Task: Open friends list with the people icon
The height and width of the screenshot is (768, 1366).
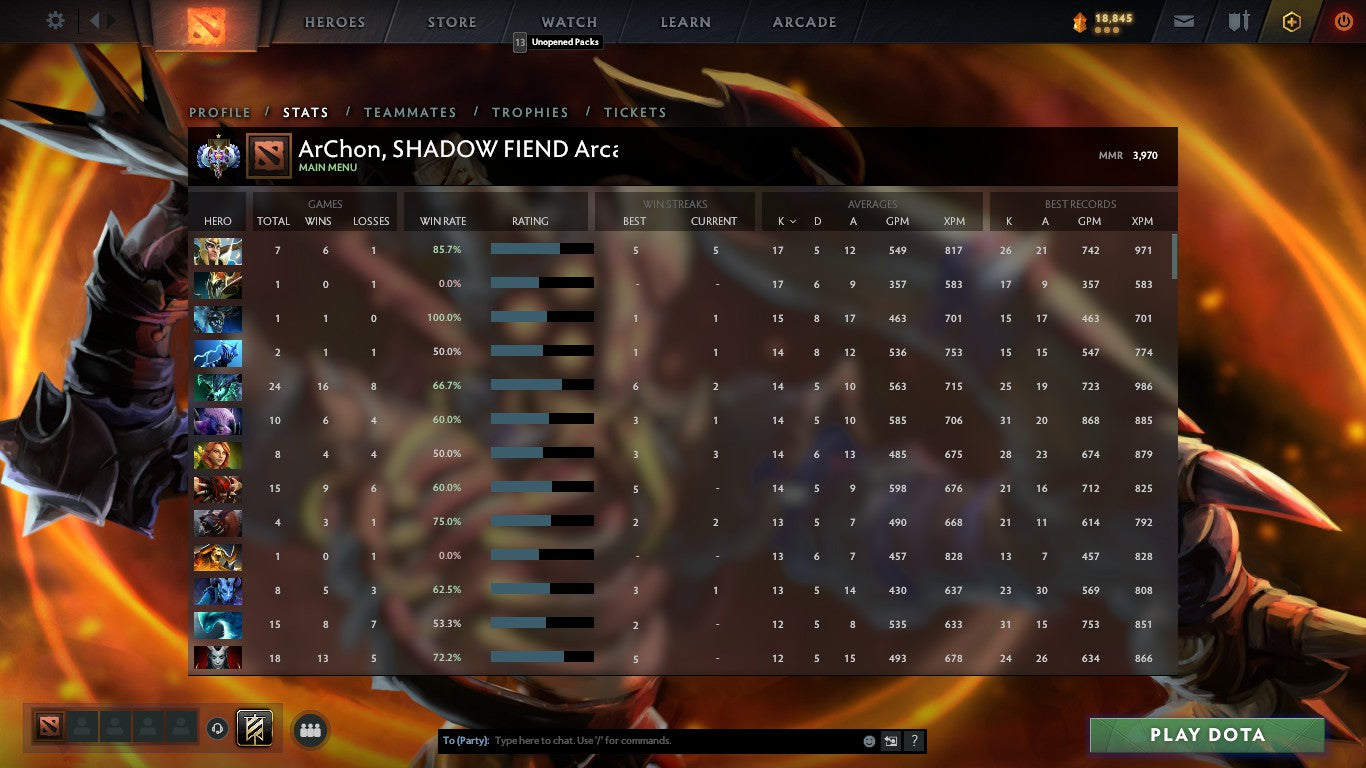Action: point(310,730)
